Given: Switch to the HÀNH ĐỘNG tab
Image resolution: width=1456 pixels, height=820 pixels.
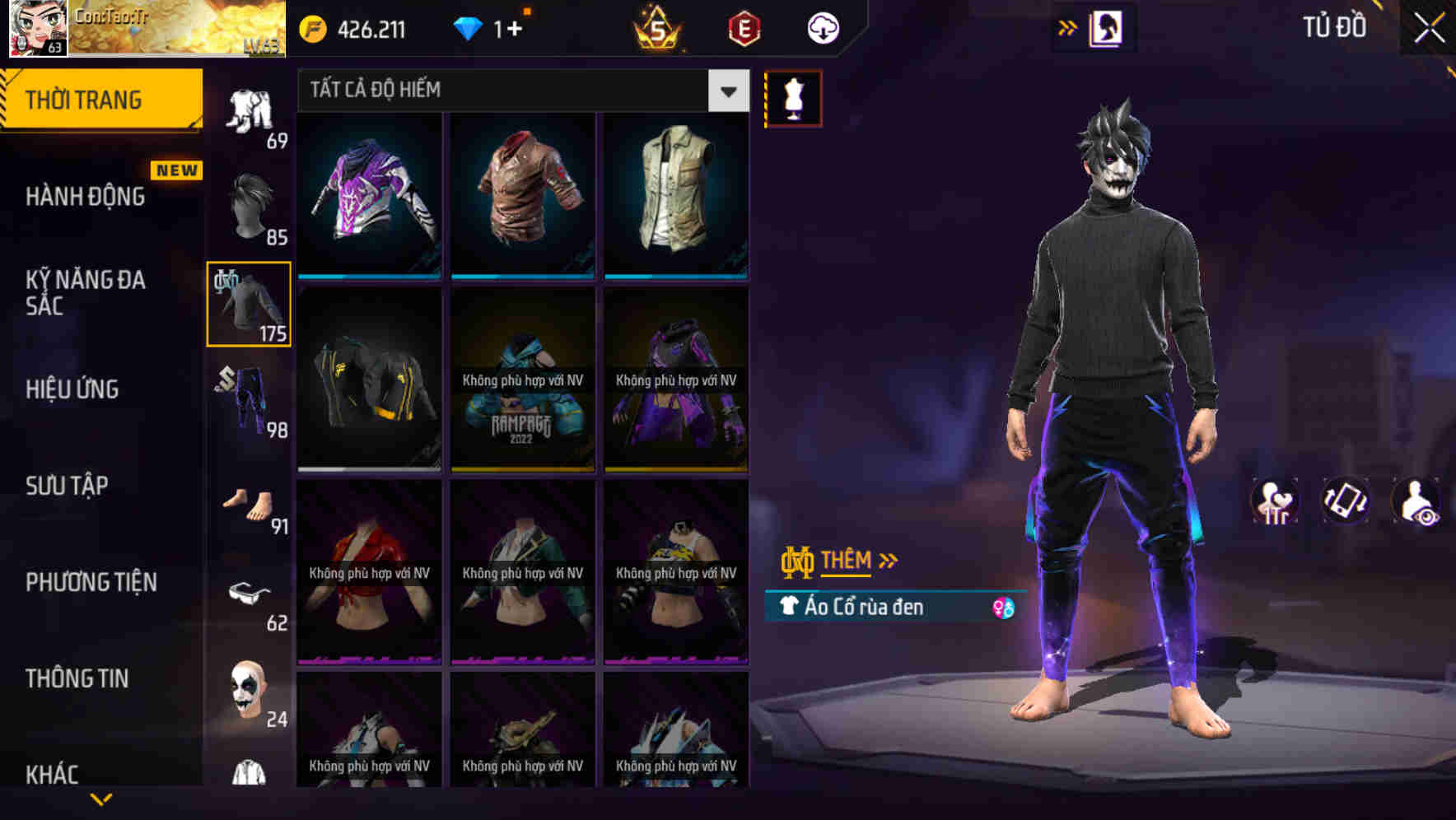Looking at the screenshot, I should 86,196.
